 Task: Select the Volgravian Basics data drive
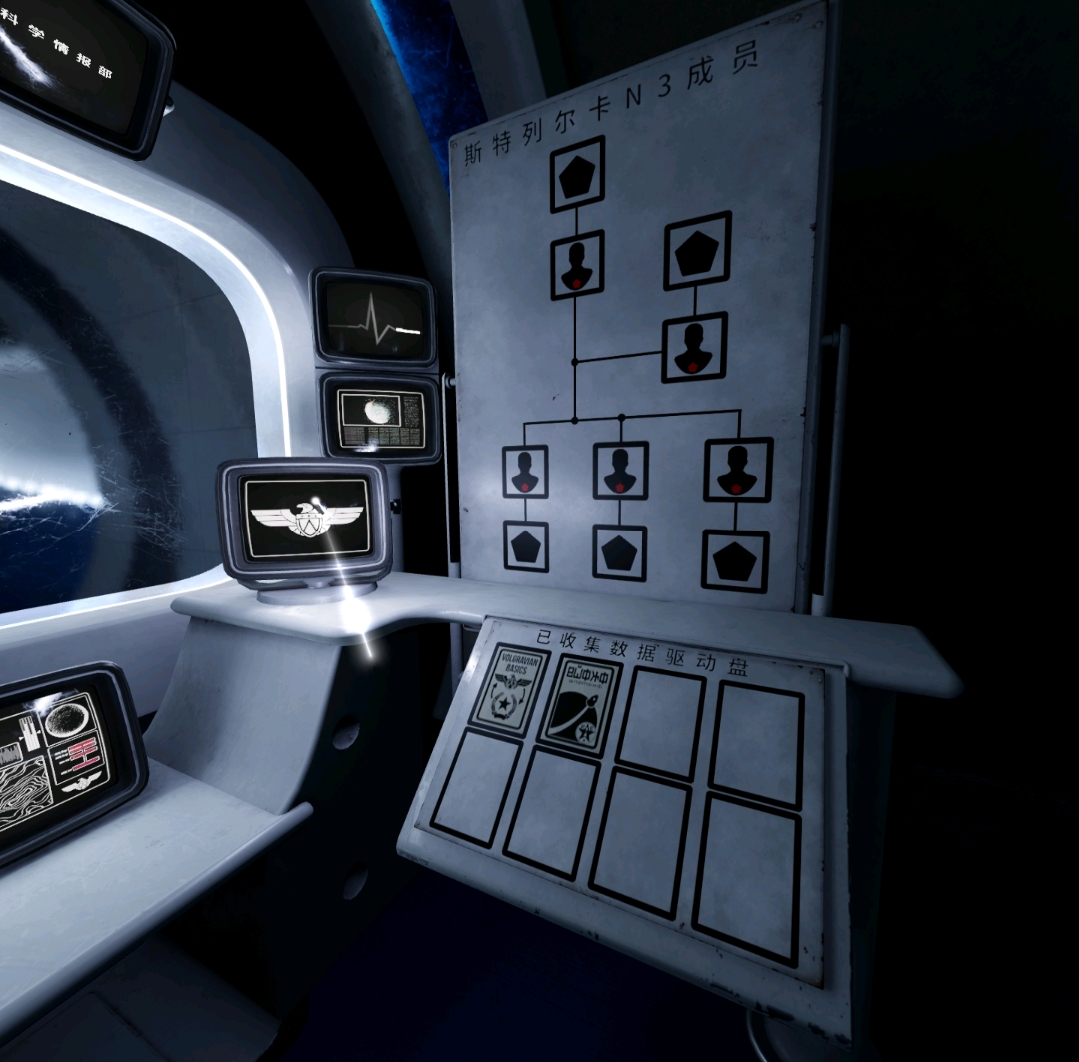coord(509,691)
